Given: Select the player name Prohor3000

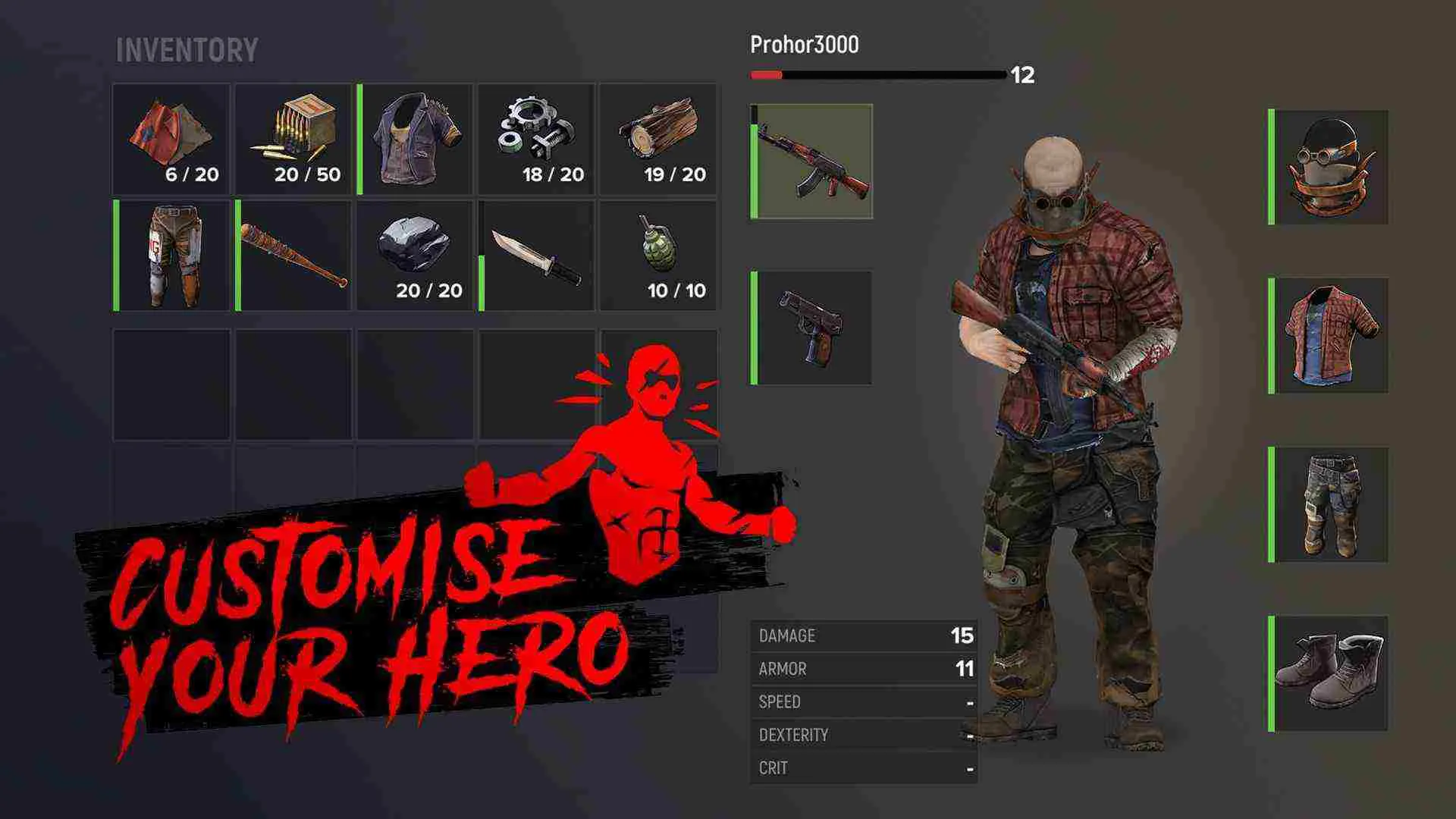Looking at the screenshot, I should [802, 45].
